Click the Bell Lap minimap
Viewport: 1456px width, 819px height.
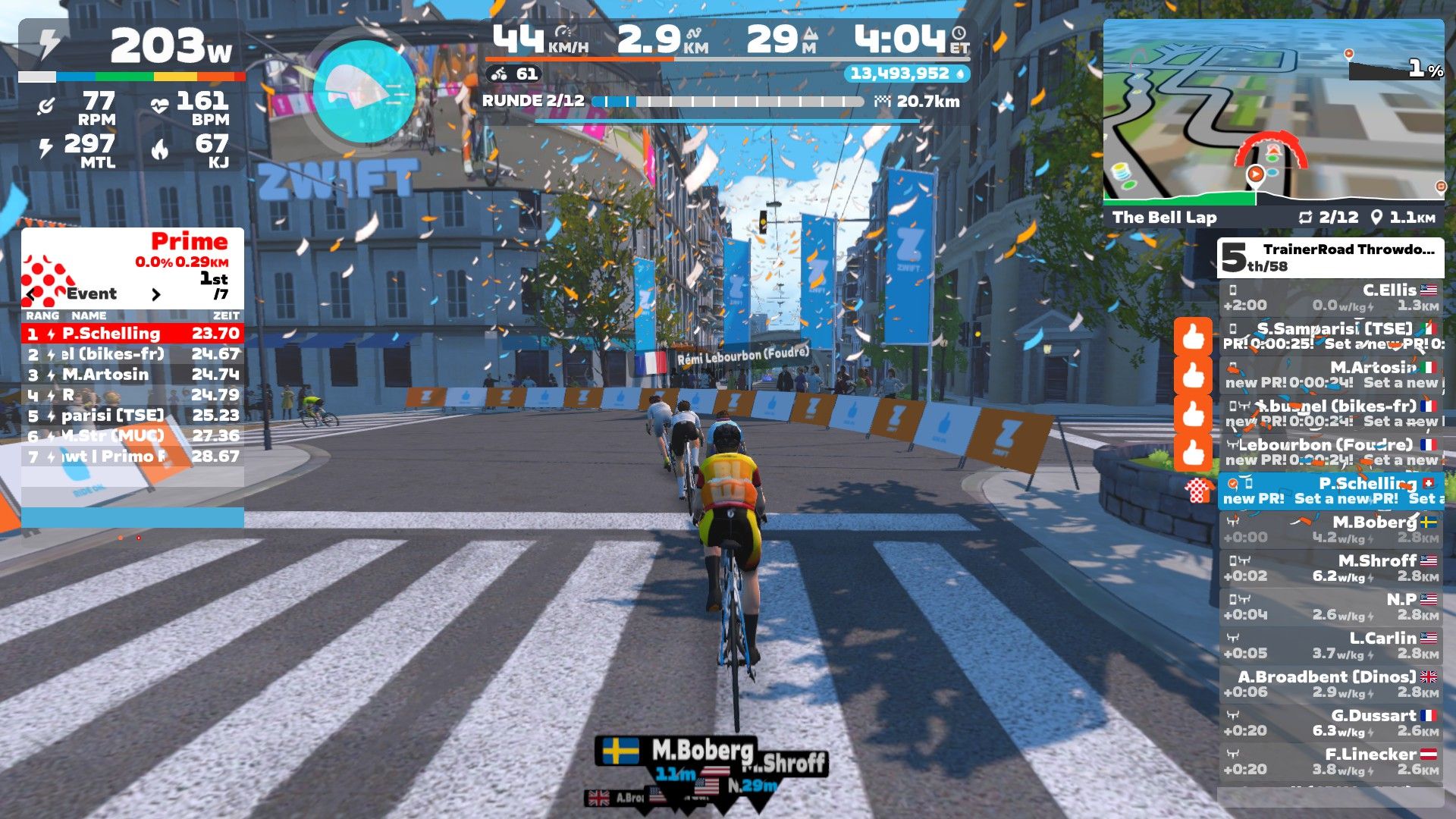pos(1273,112)
